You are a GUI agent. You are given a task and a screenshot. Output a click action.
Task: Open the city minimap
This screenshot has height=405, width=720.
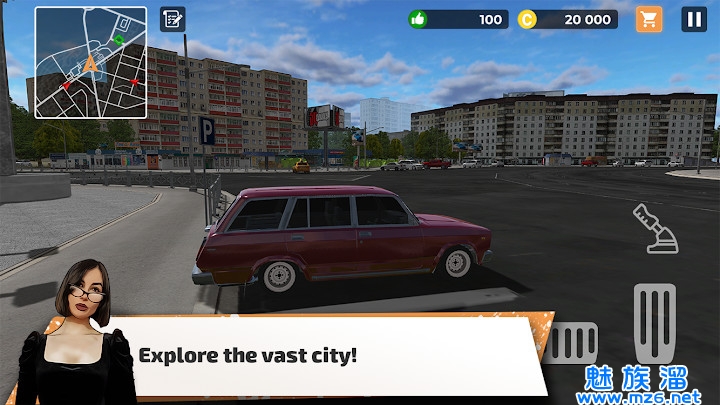[91, 62]
